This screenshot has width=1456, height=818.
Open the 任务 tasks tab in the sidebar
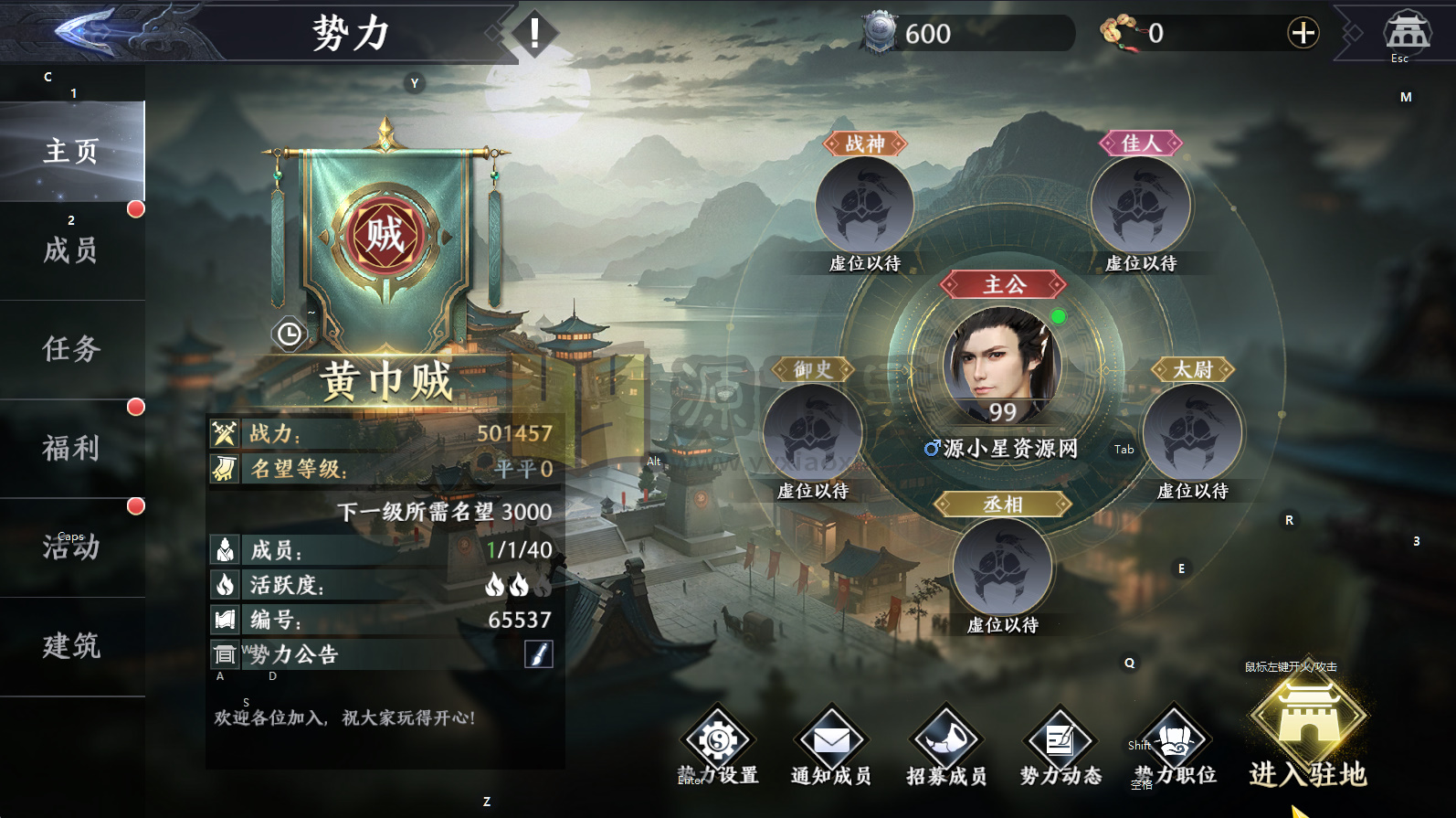[x=70, y=348]
